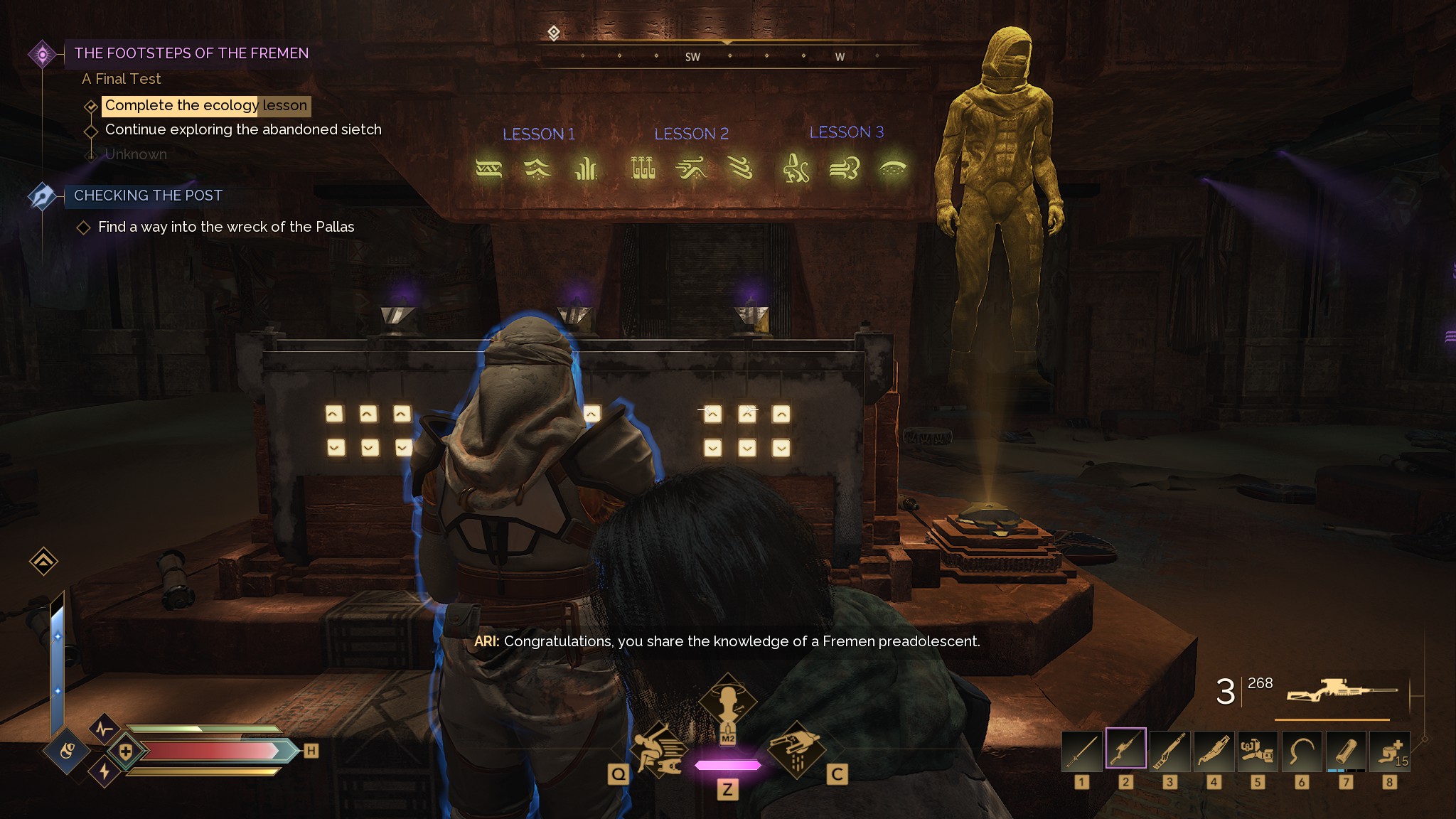This screenshot has width=1456, height=819.
Task: Activate the crouching figure ability icon
Action: click(x=659, y=749)
